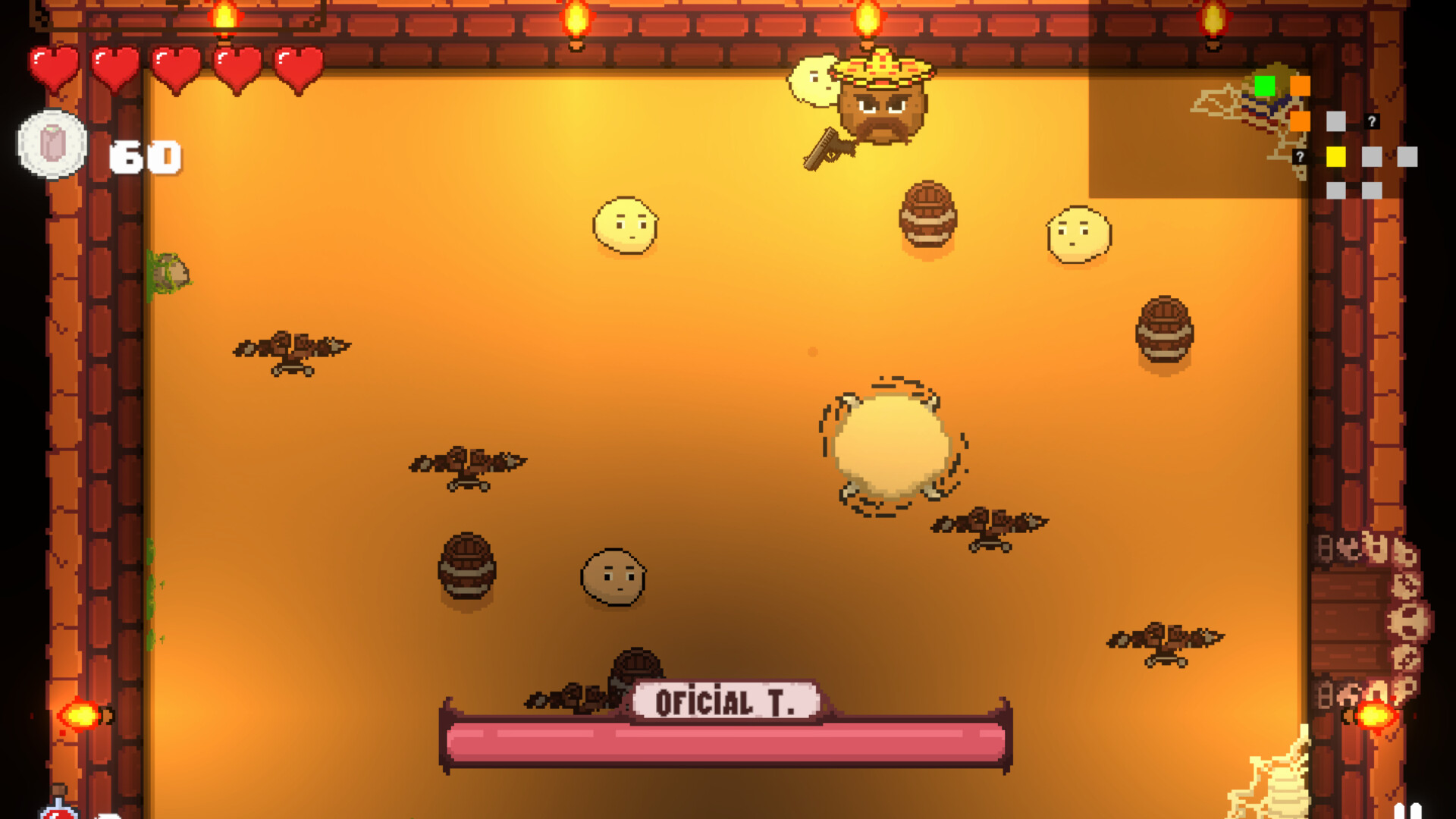Expand the lower orange minimap room

tap(1300, 123)
